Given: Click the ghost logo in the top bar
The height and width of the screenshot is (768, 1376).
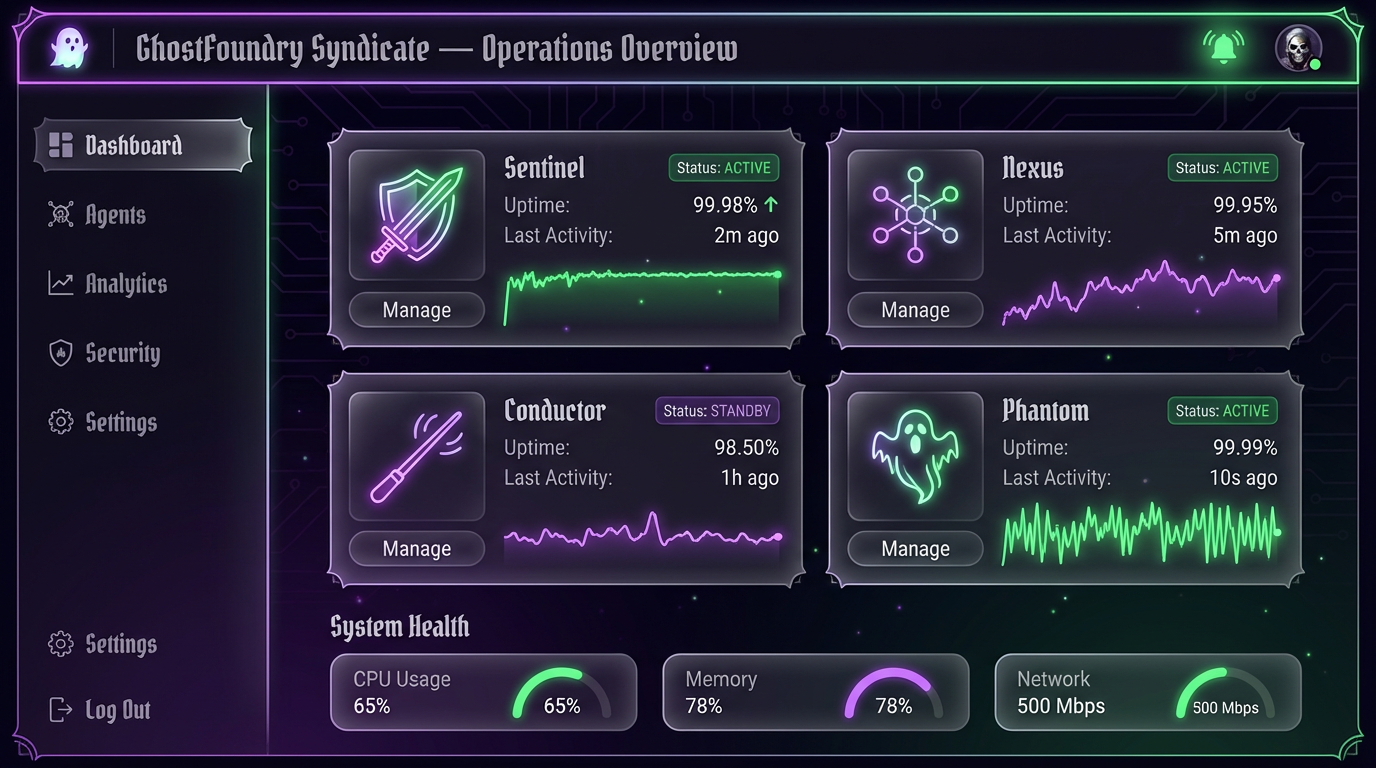Looking at the screenshot, I should [68, 47].
